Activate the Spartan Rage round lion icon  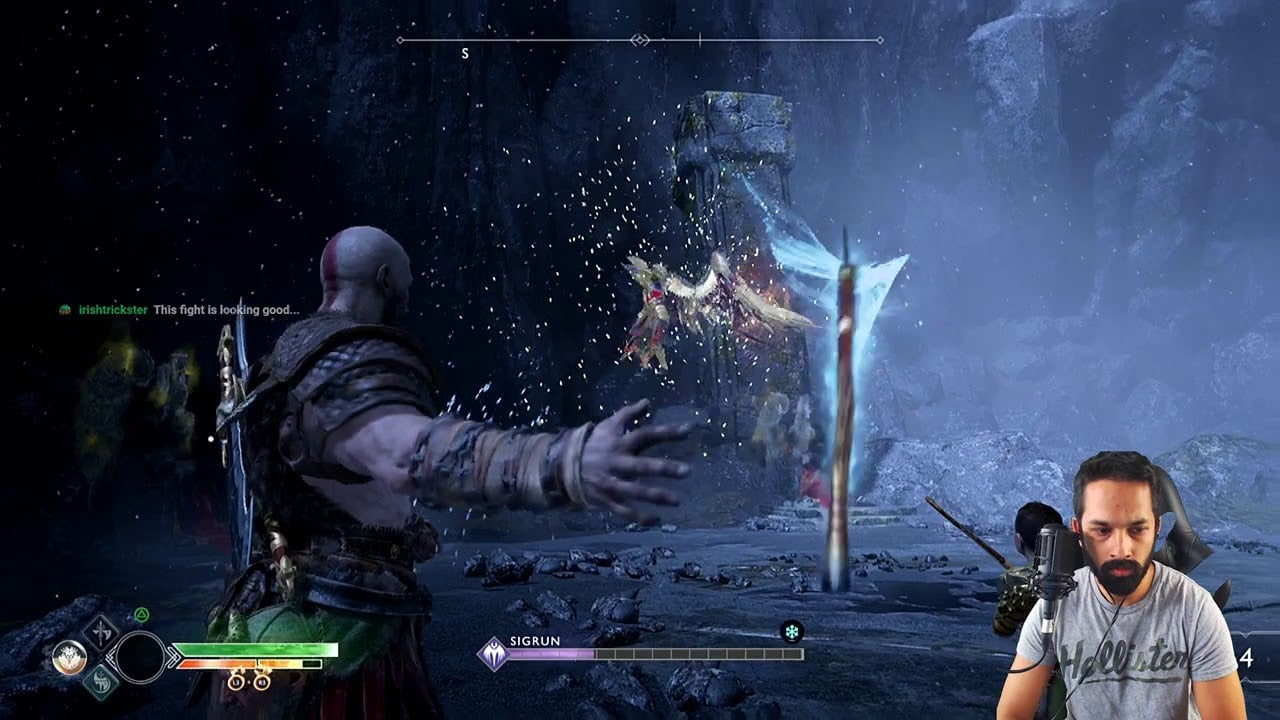pos(69,657)
